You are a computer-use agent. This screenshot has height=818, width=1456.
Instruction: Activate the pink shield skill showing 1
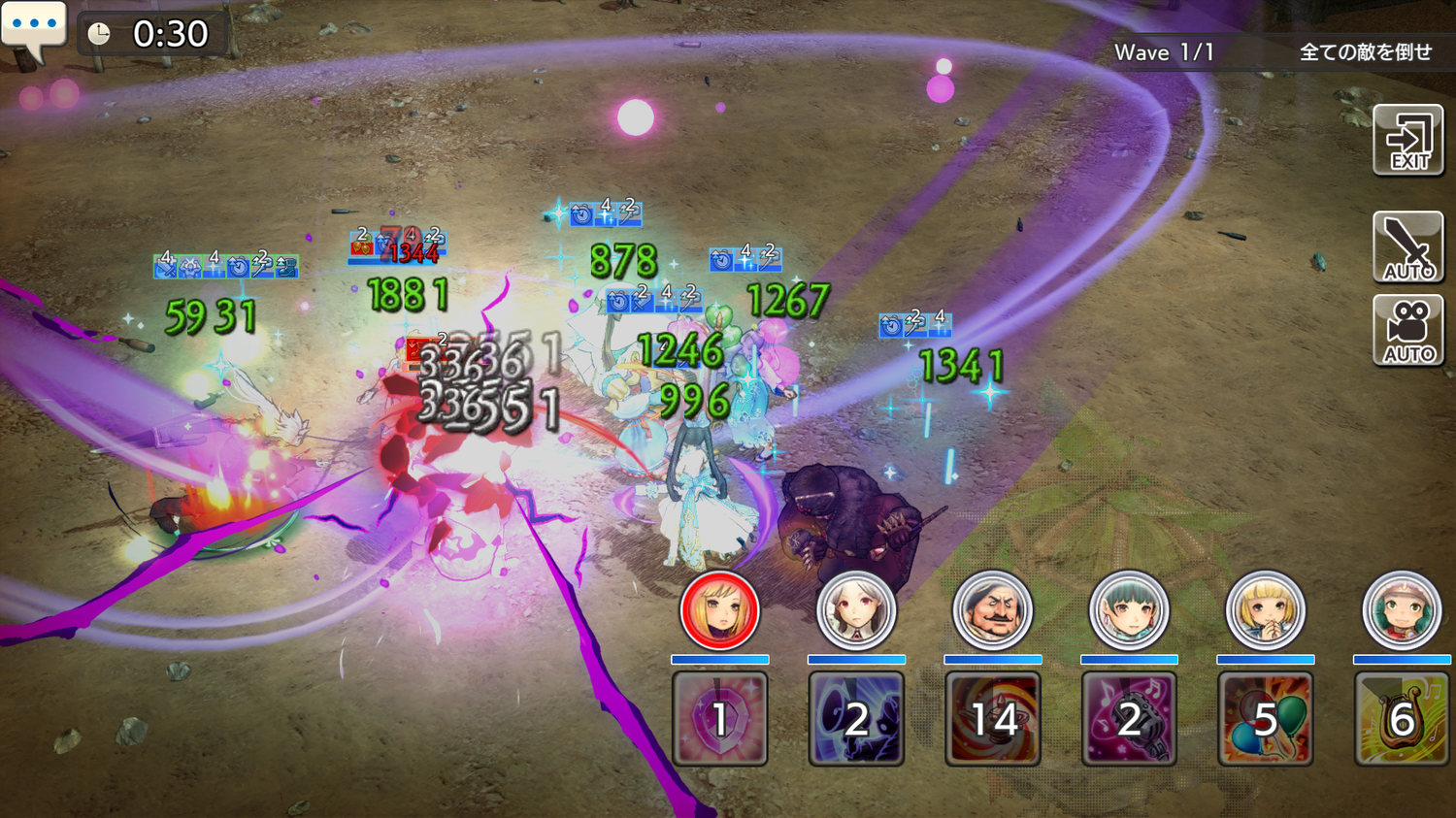point(719,719)
